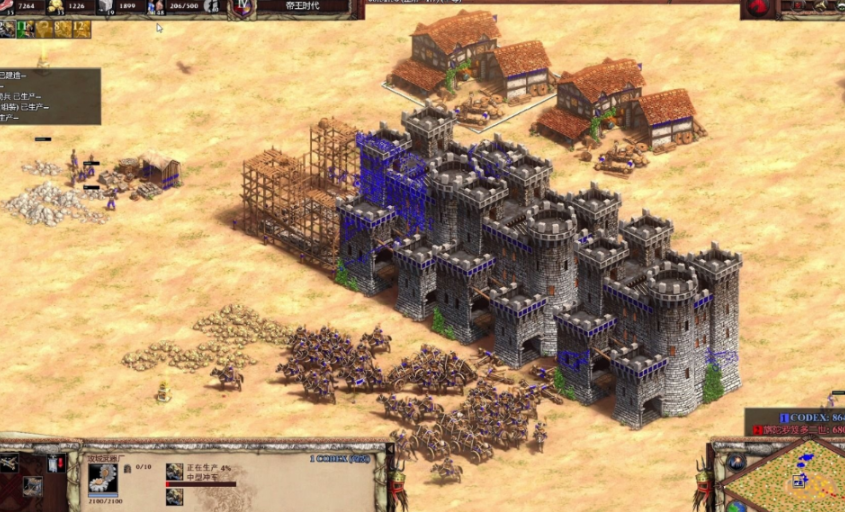Train a ram from the command panel

point(9,463)
